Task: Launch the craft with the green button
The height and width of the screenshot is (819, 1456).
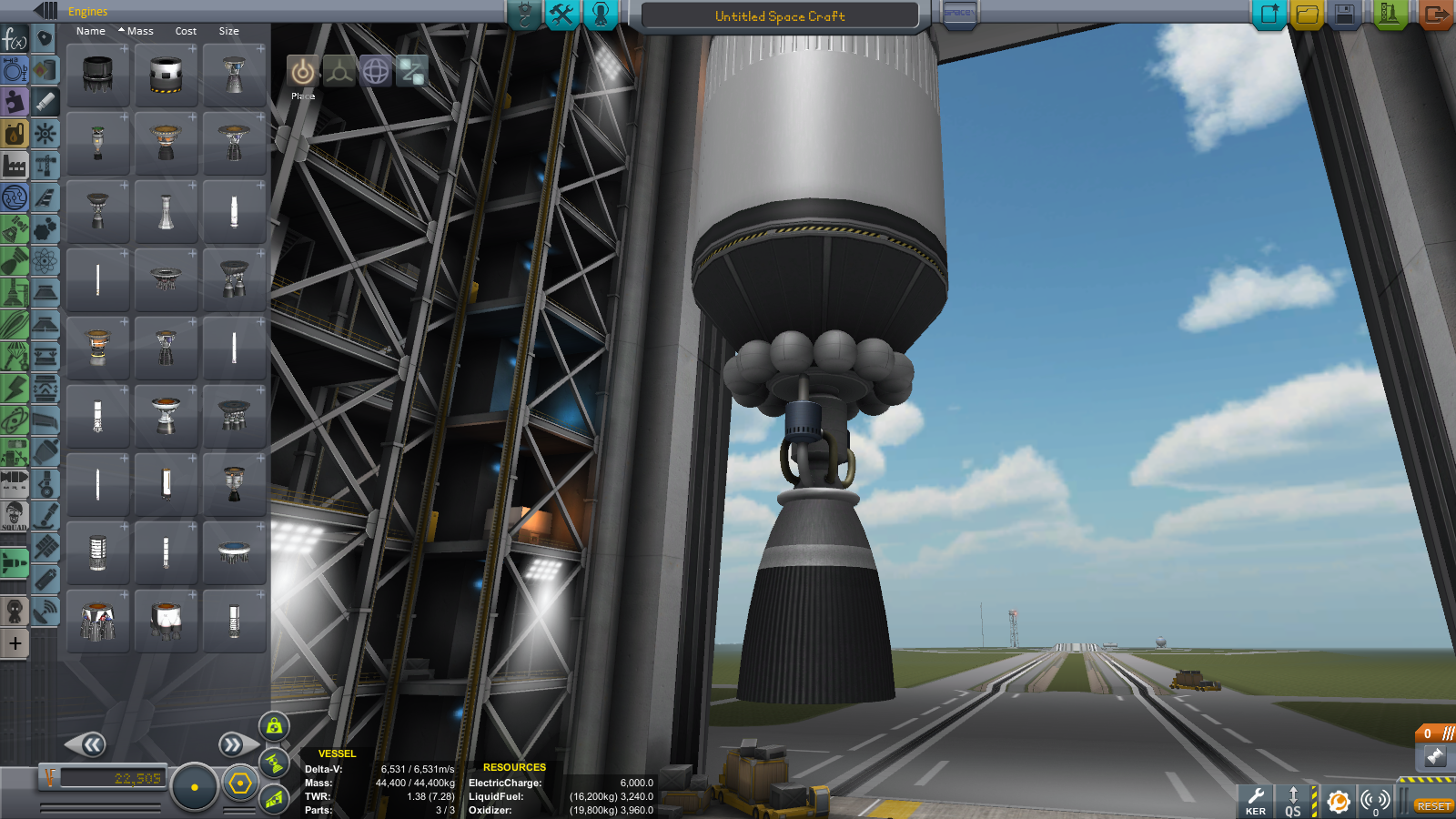Action: [x=1390, y=15]
